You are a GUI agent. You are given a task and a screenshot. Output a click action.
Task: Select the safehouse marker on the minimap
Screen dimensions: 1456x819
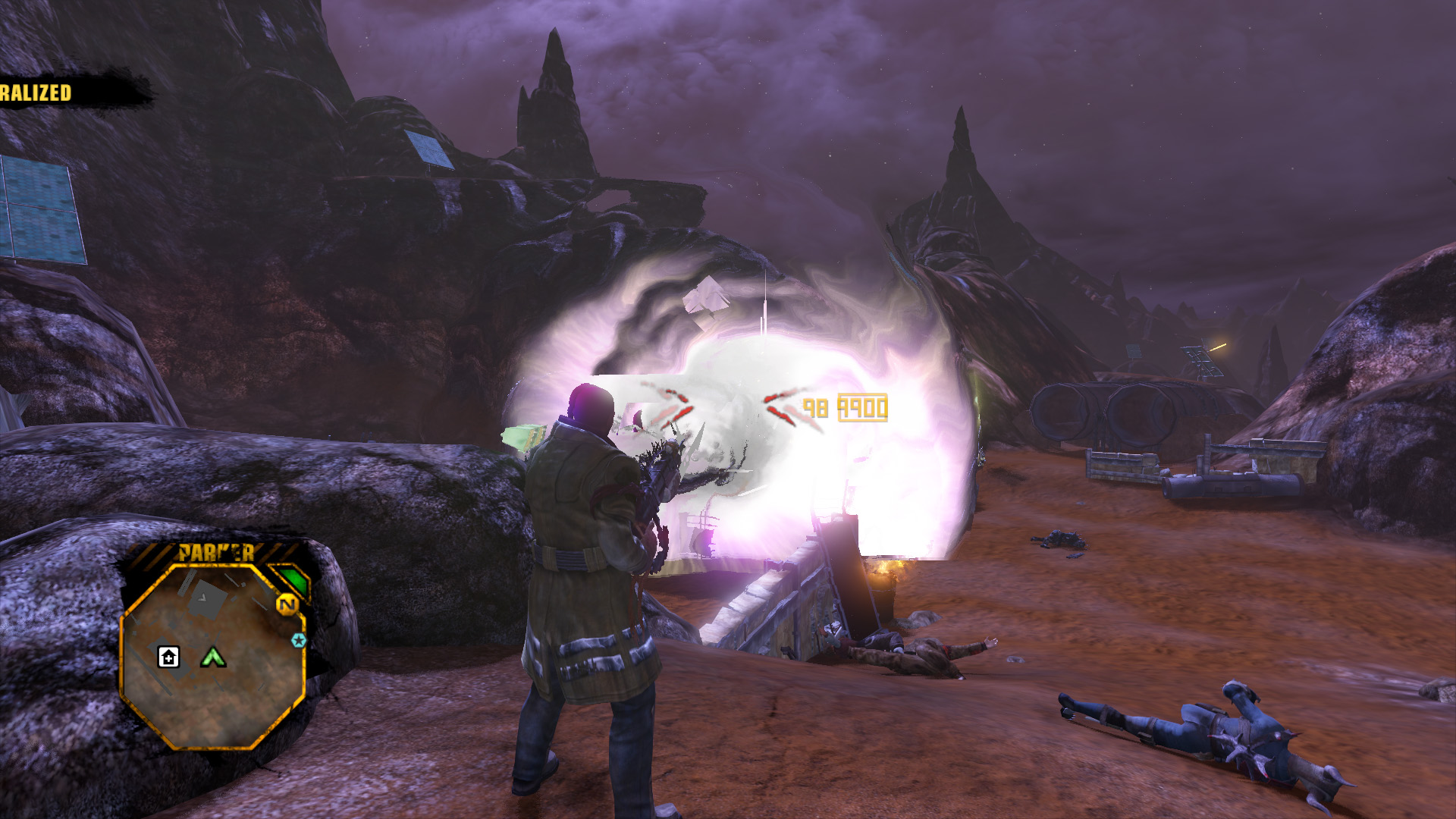click(168, 657)
